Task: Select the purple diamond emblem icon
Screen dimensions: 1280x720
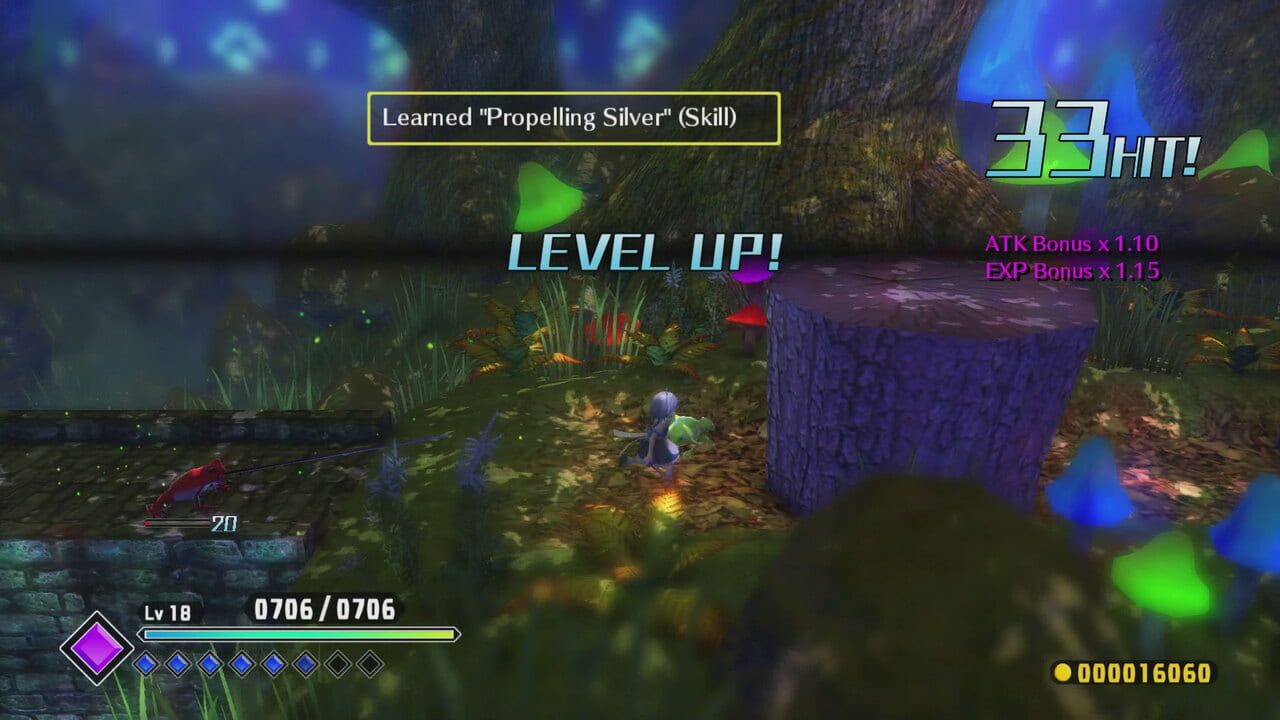Action: 97,650
